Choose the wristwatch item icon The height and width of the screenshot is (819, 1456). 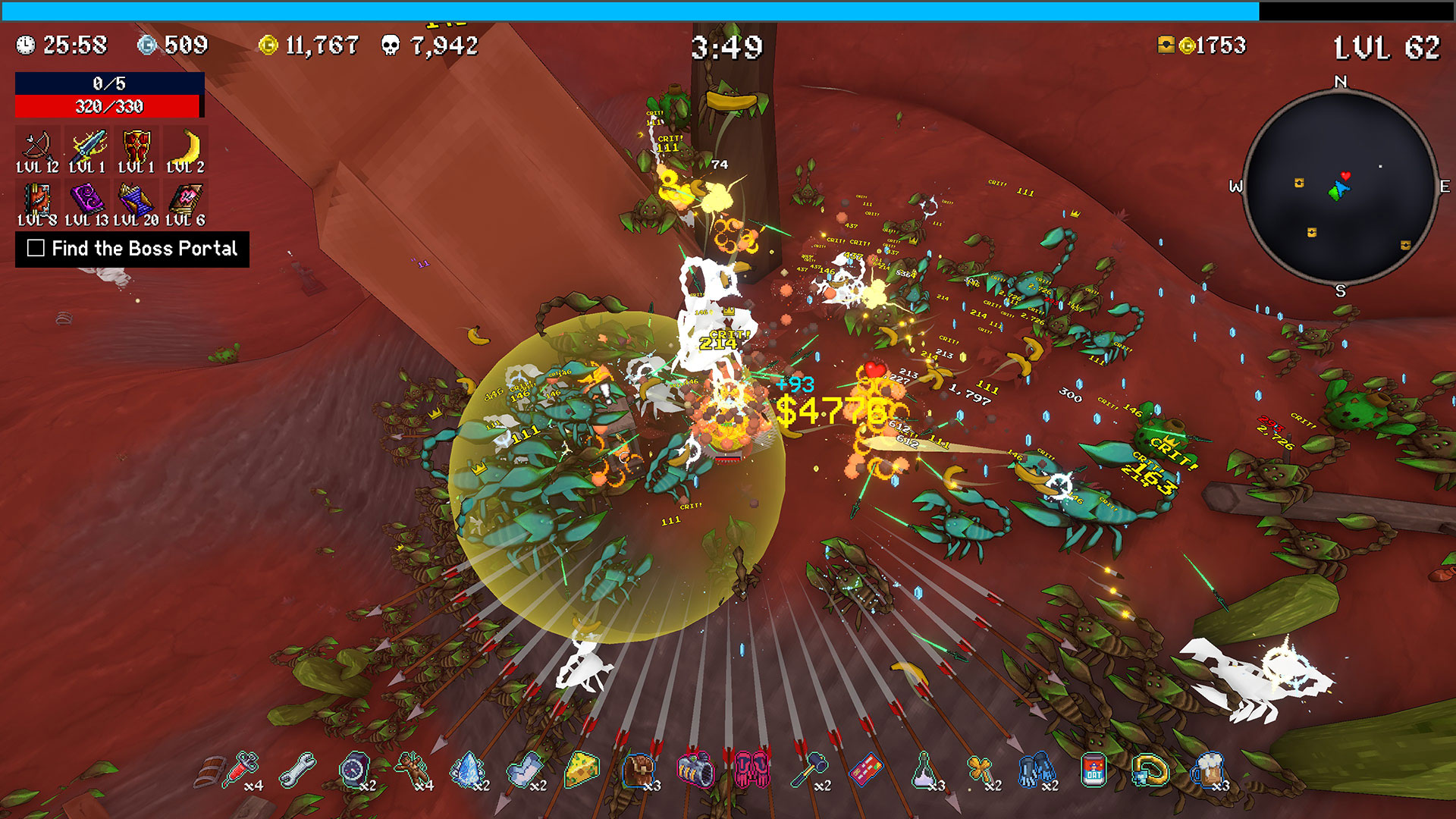click(x=354, y=770)
